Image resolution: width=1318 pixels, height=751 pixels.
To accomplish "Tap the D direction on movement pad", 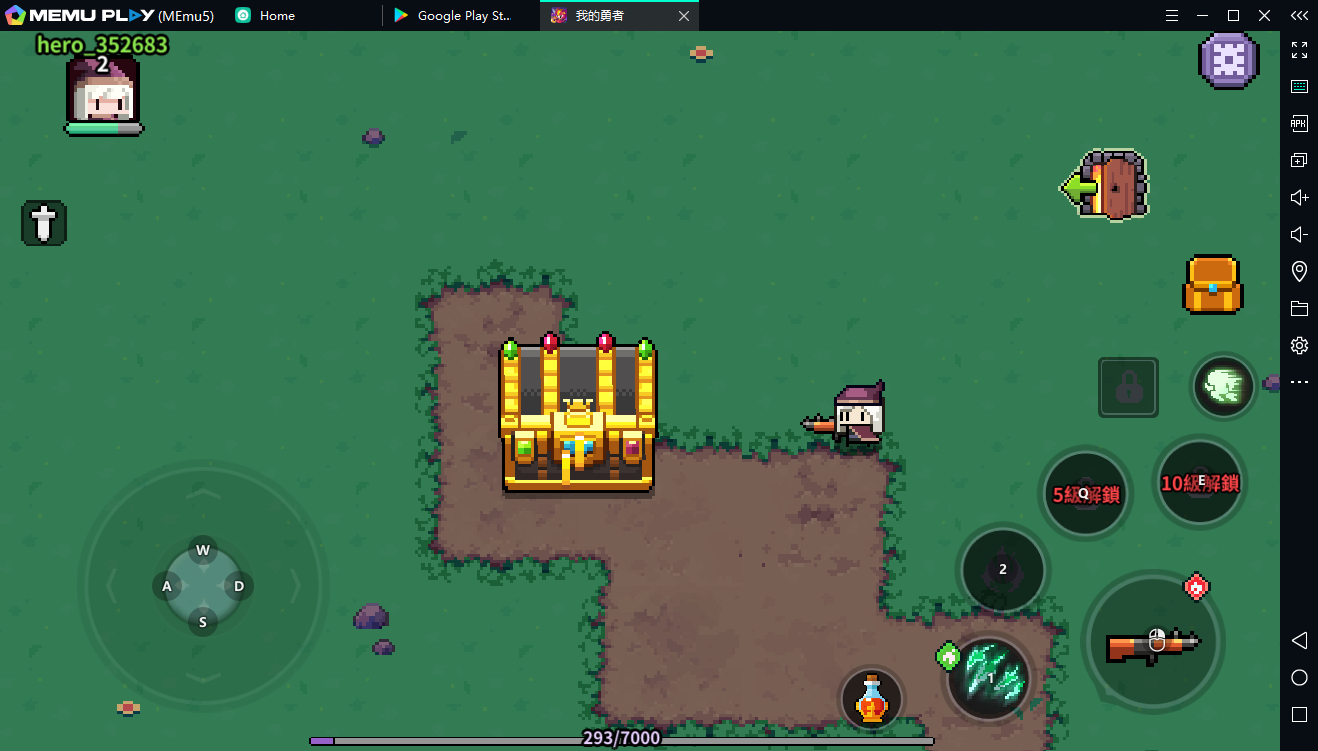I will pos(239,586).
